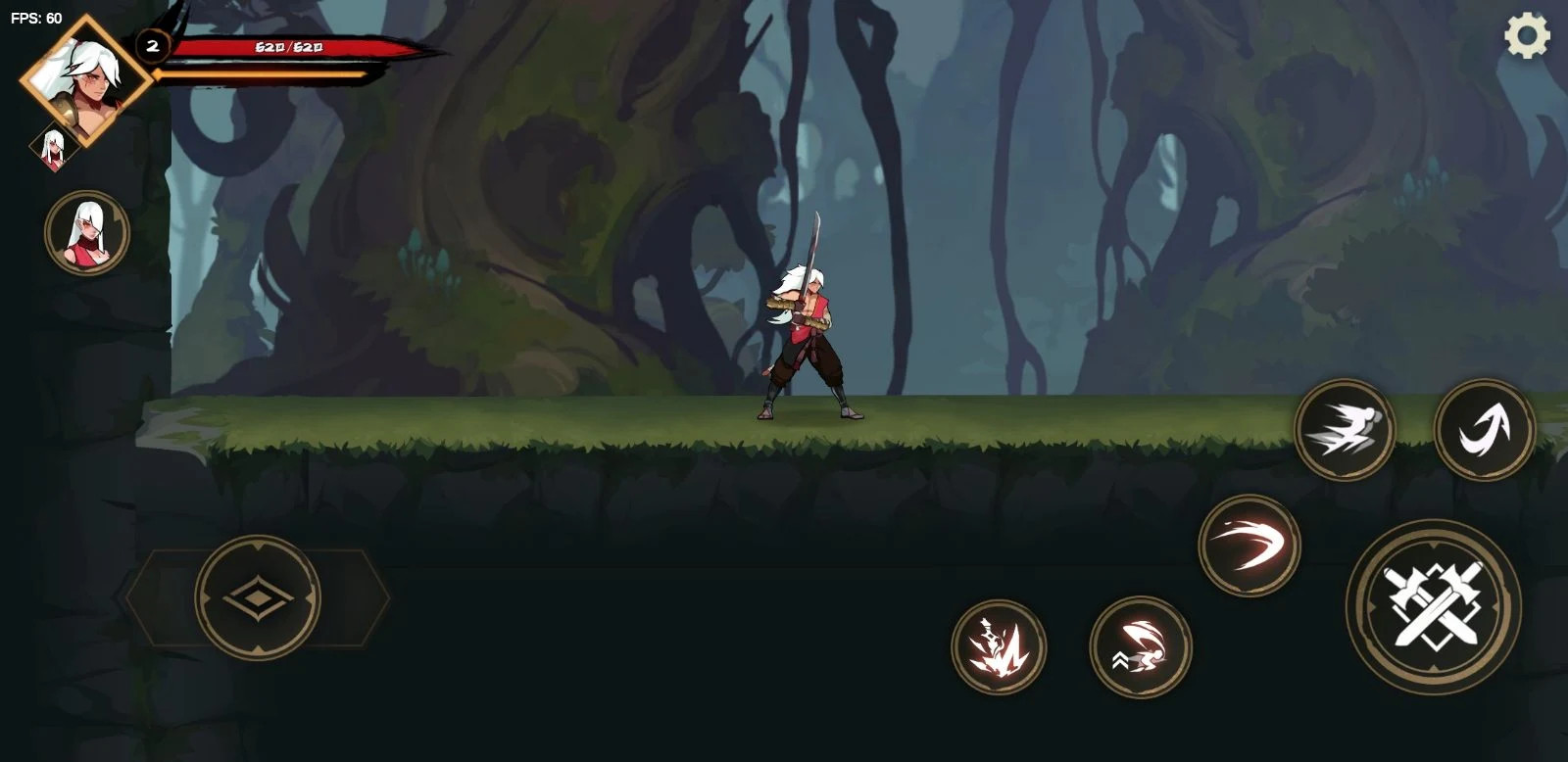Trigger the ground burst skill
The width and height of the screenshot is (1568, 762).
[999, 647]
